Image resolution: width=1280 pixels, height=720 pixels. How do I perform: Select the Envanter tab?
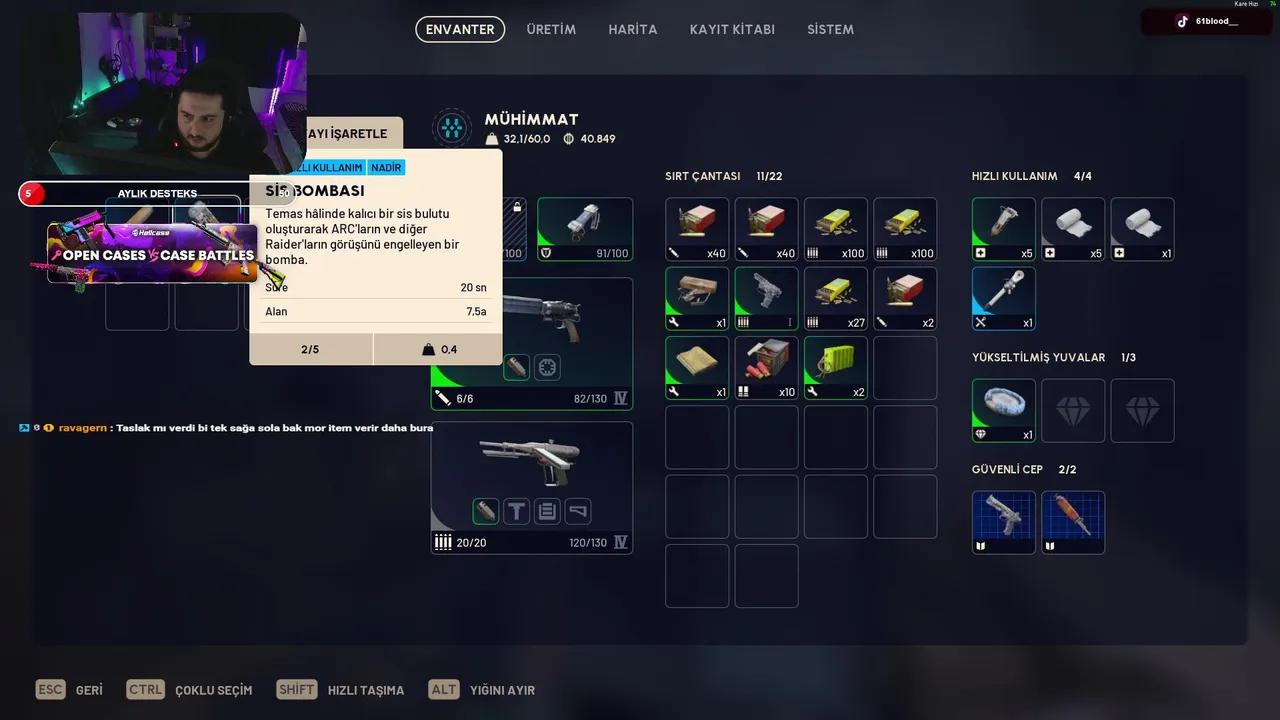click(x=460, y=29)
